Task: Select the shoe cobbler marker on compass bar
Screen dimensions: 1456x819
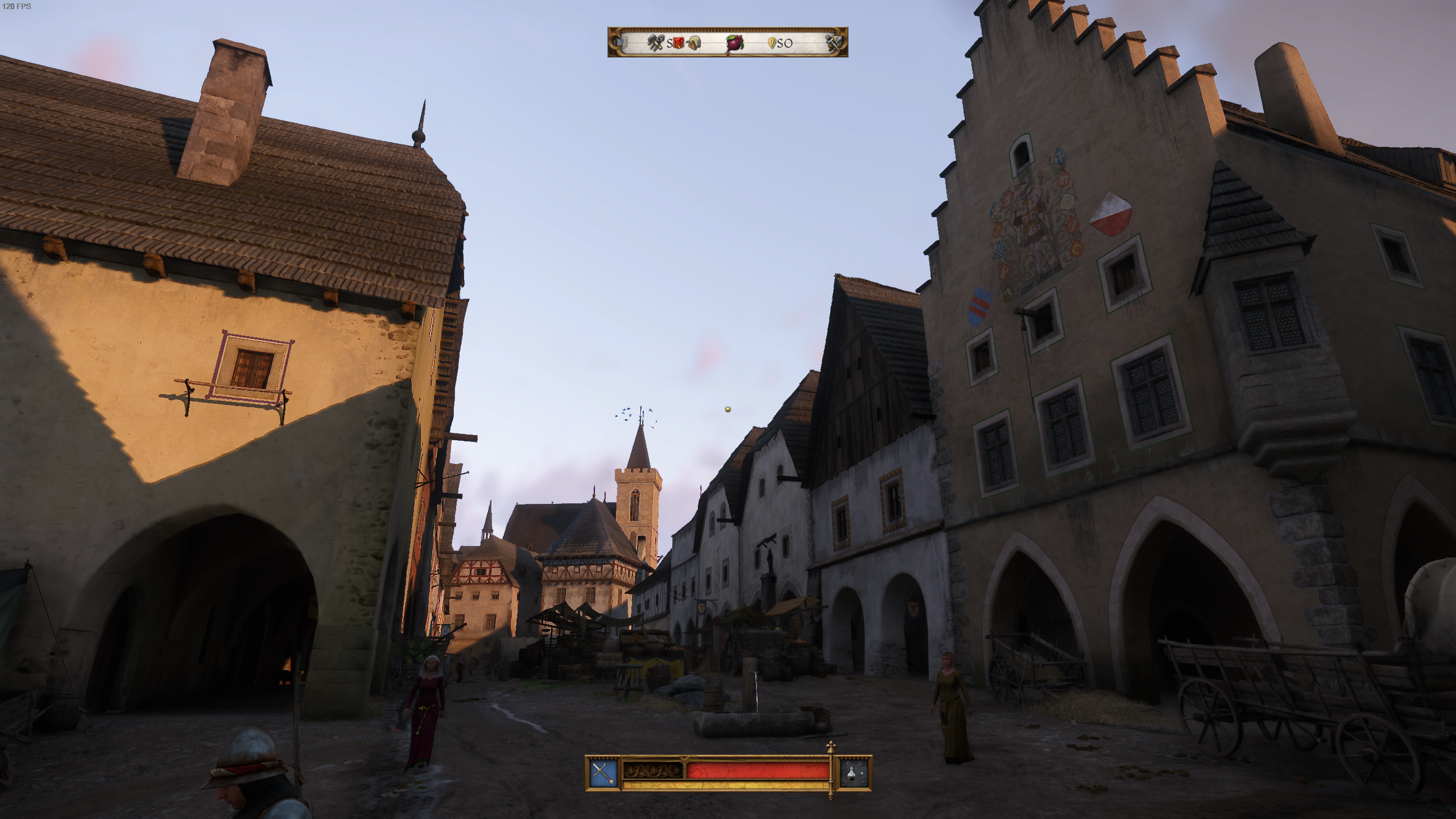Action: [x=693, y=44]
